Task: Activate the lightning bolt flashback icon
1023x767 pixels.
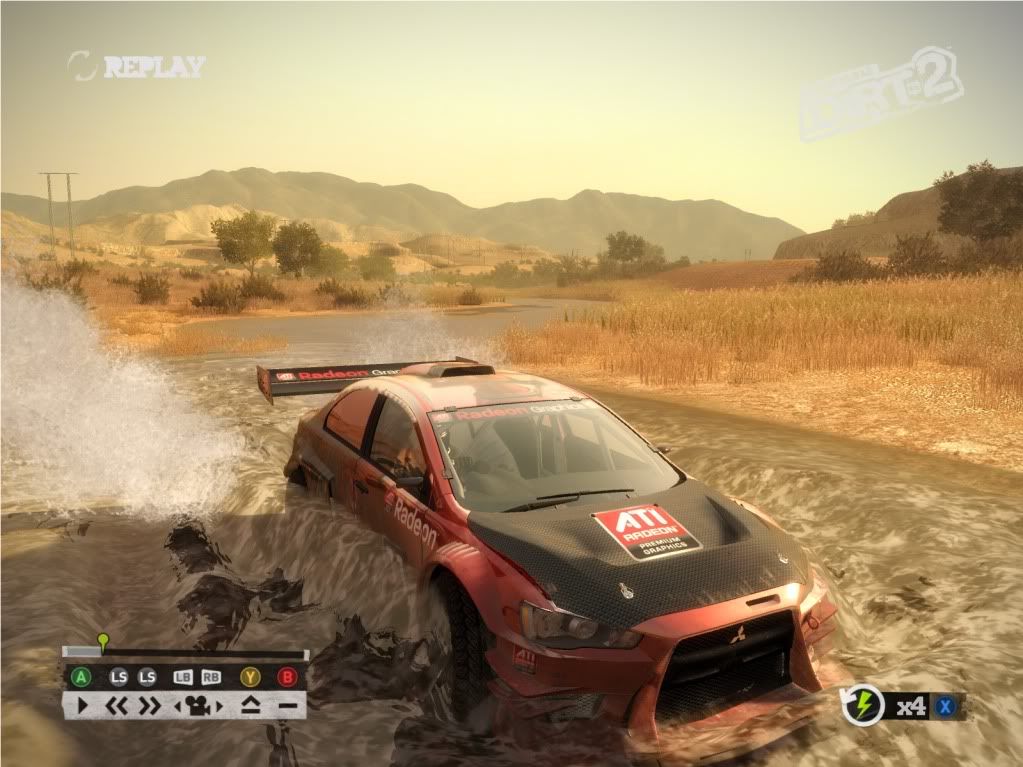Action: click(862, 705)
